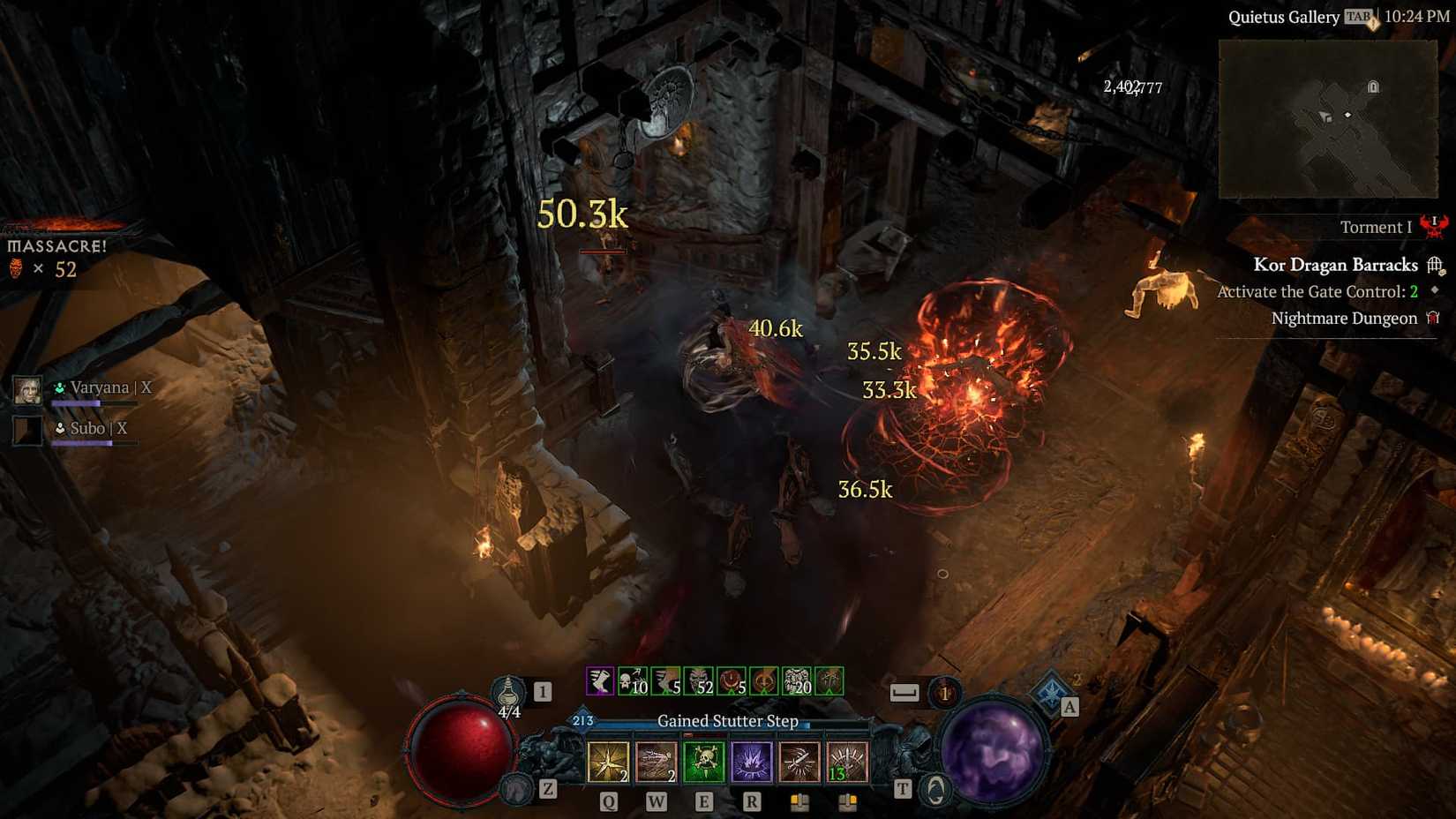Trigger the dash strike skill on W
Viewport: 1456px width, 819px height.
656,762
